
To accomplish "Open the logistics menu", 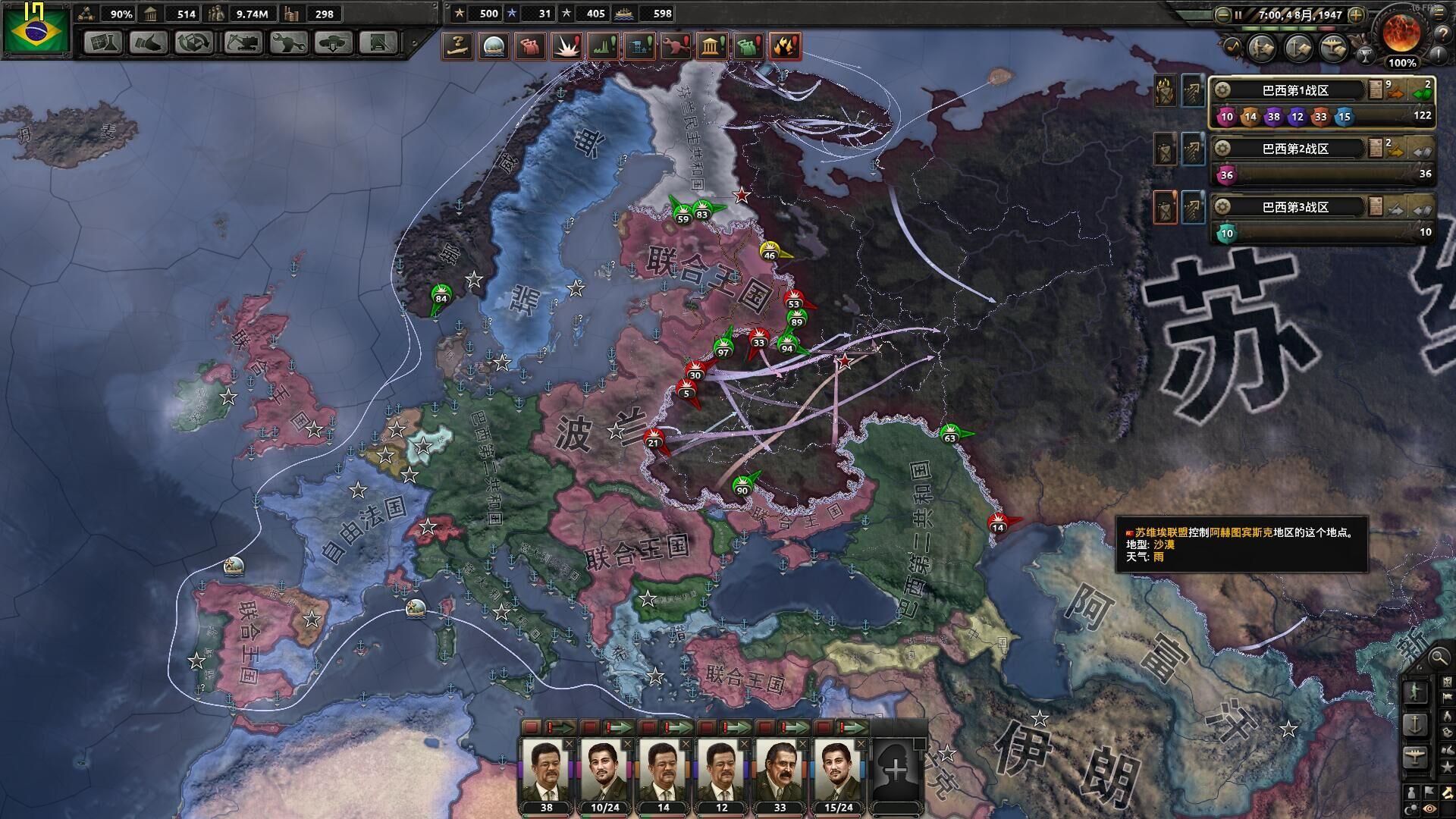I will (378, 42).
